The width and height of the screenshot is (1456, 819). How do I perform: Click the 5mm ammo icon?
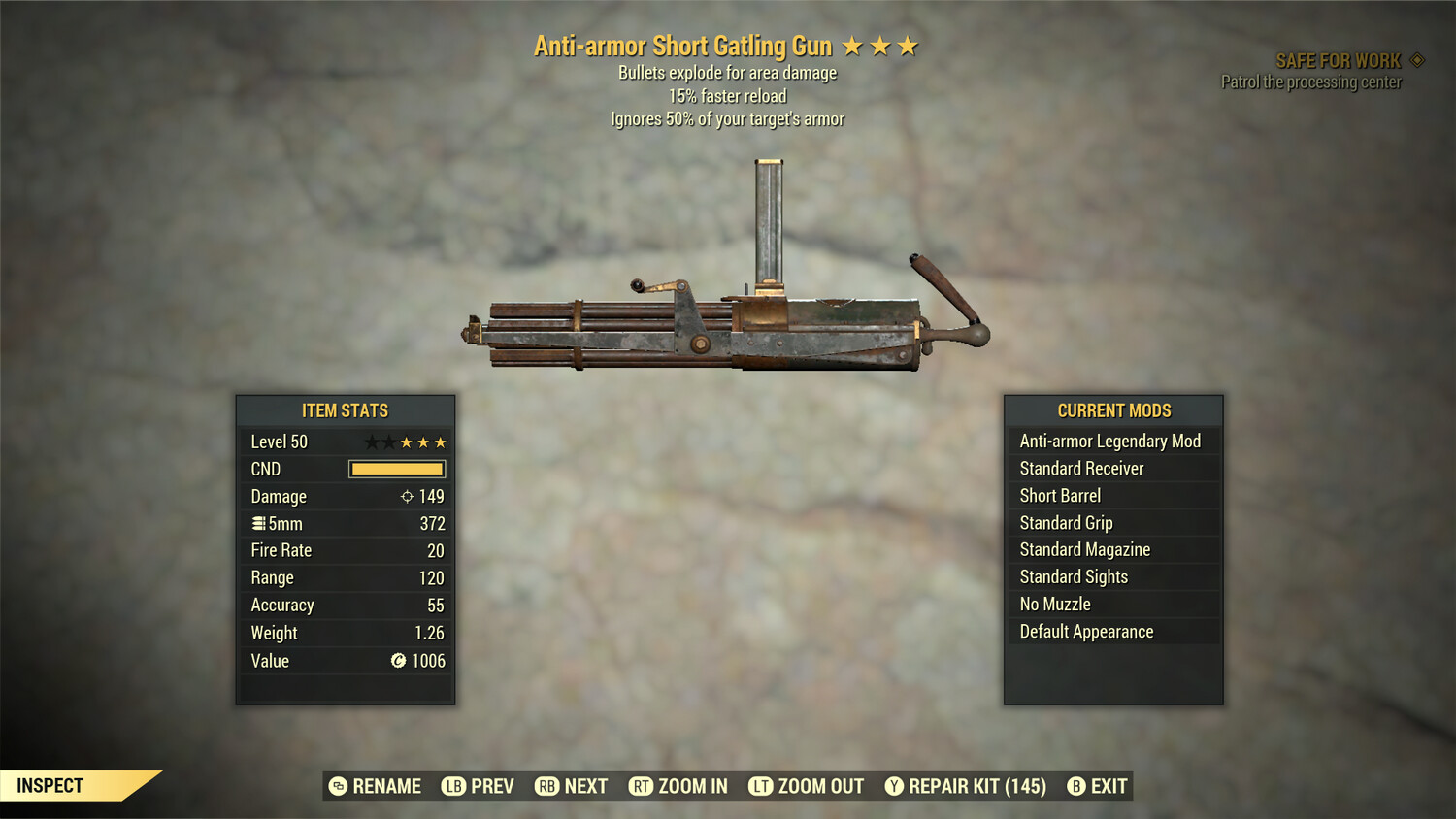[258, 523]
